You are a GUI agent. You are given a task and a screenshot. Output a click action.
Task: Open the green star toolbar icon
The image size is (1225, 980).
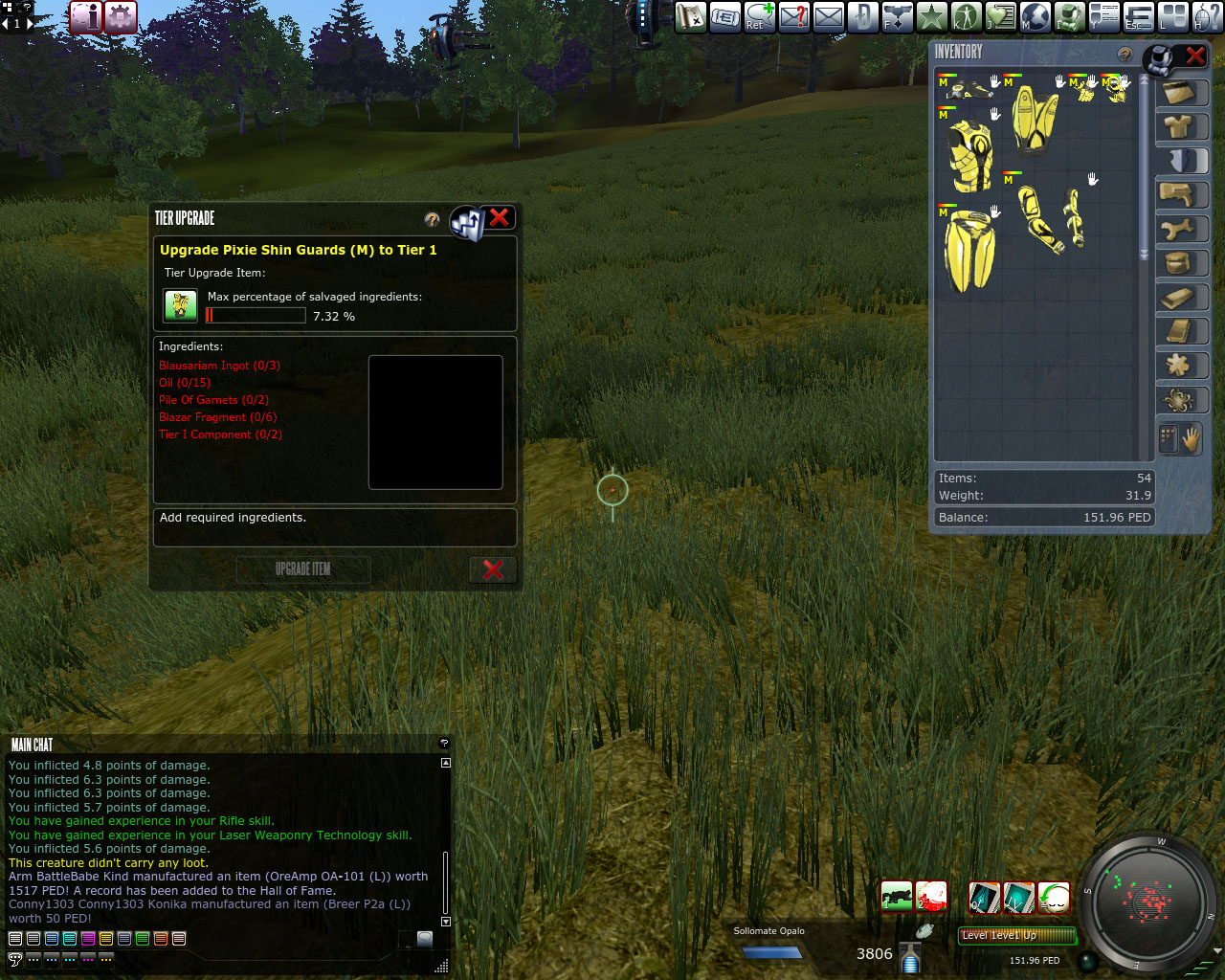pyautogui.click(x=931, y=16)
